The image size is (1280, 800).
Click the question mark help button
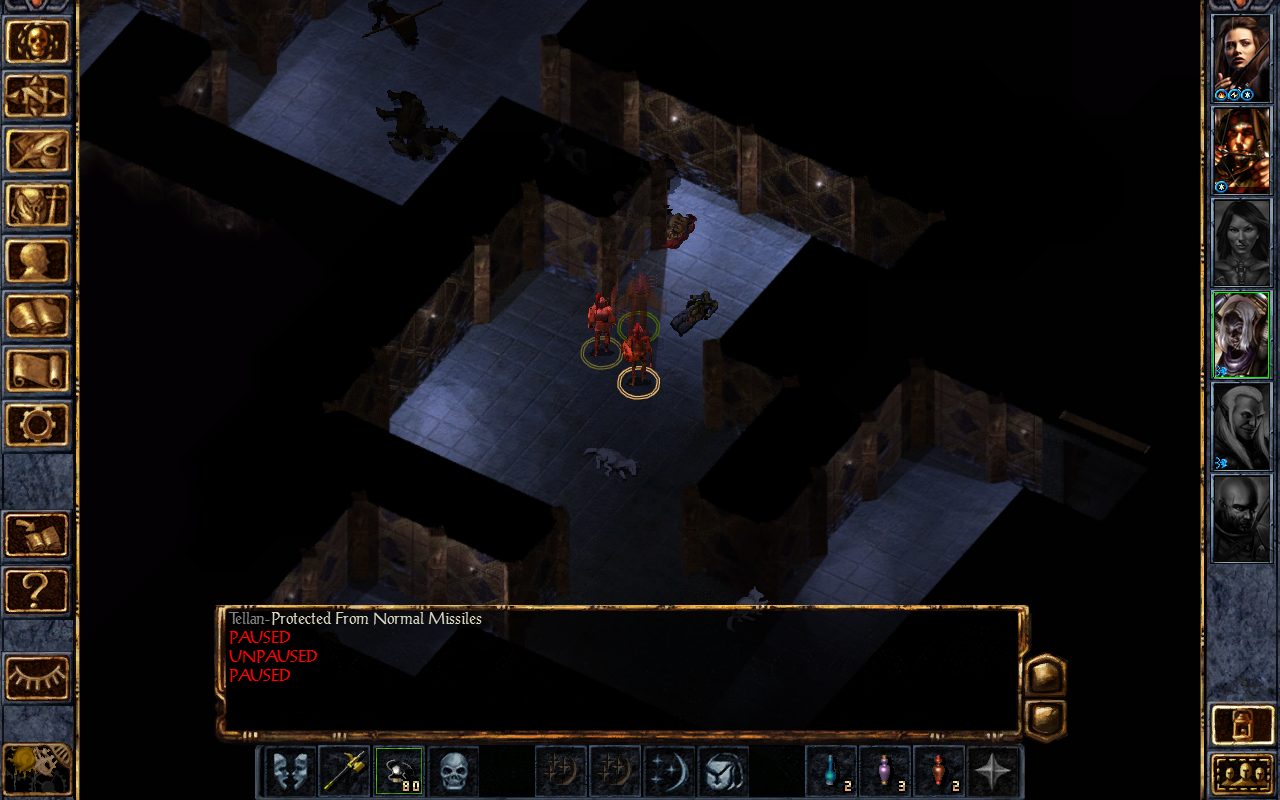point(38,590)
